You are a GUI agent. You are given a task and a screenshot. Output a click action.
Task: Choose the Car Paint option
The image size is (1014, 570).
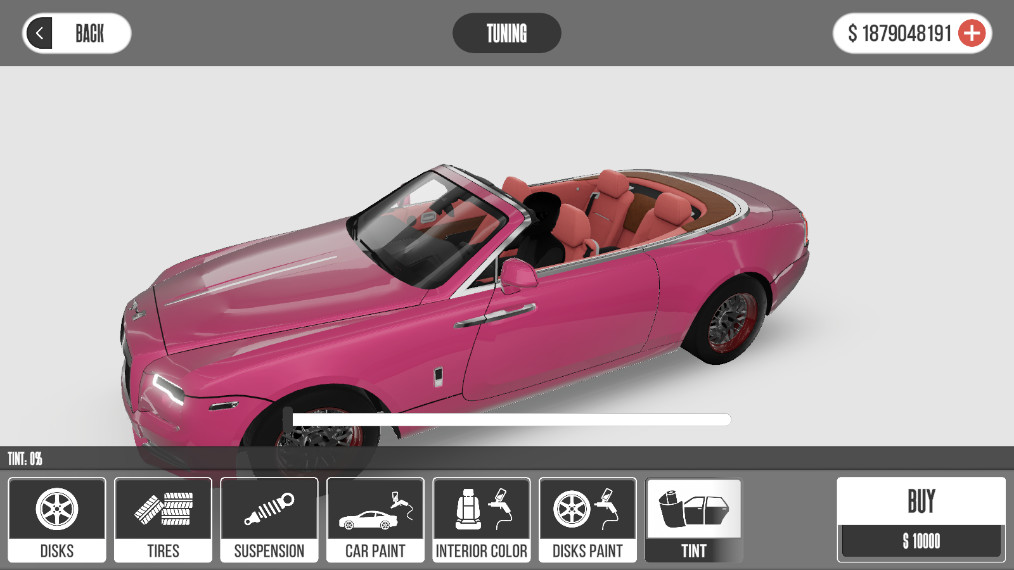click(x=375, y=519)
